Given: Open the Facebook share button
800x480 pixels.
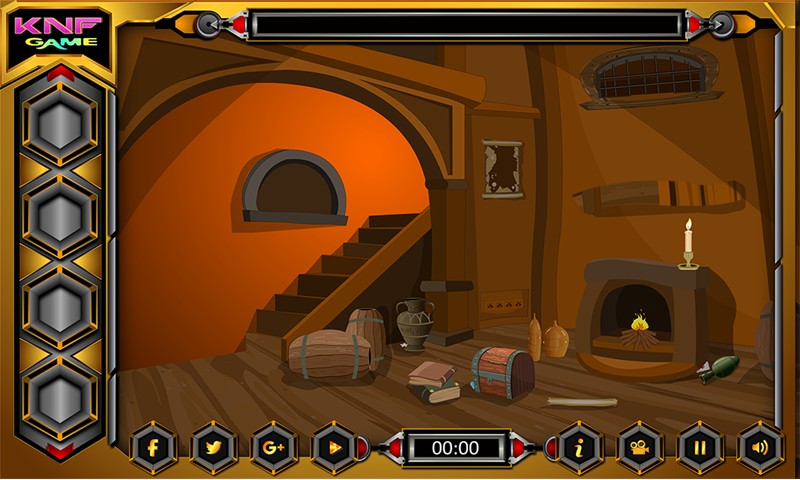Looking at the screenshot, I should 154,447.
